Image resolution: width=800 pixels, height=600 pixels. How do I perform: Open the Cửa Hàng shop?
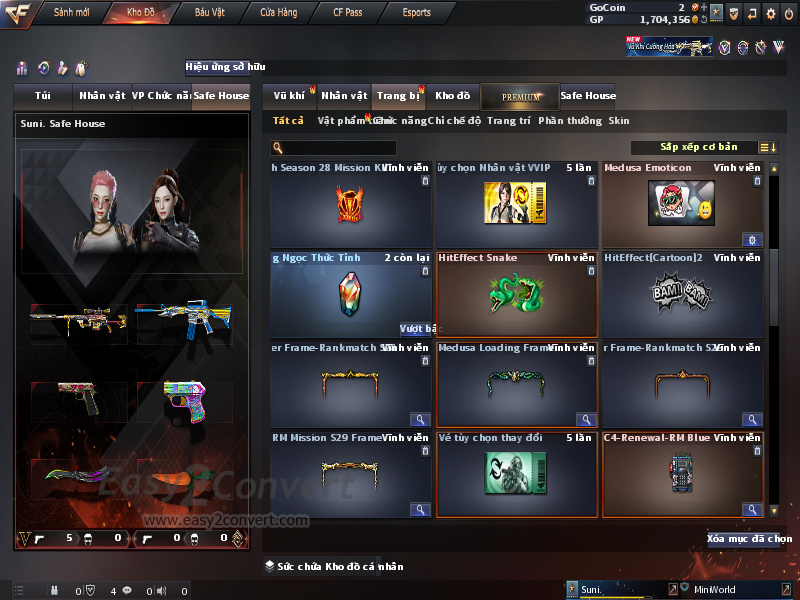[278, 13]
